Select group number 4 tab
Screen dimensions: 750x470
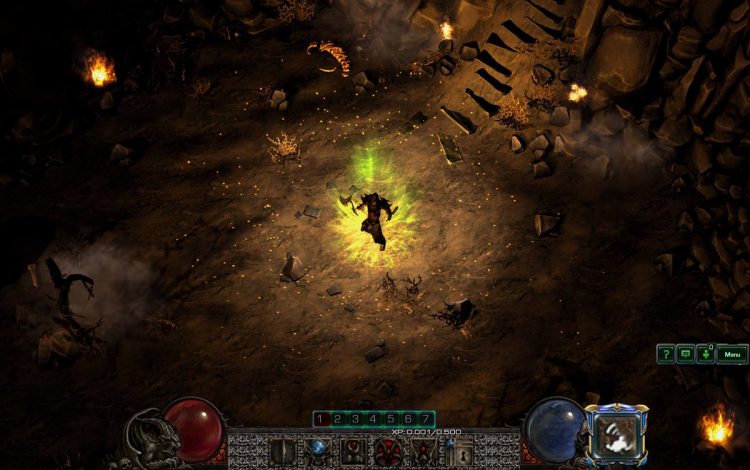pyautogui.click(x=373, y=418)
